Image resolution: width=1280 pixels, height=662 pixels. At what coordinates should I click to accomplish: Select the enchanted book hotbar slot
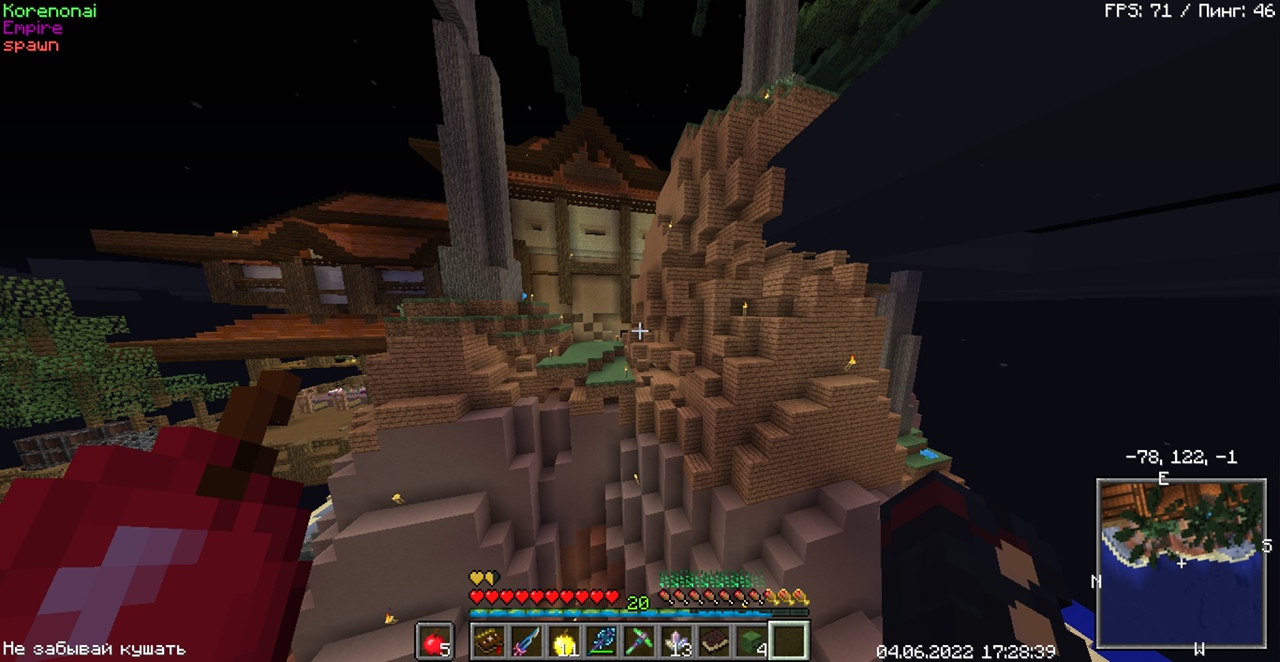(490, 641)
